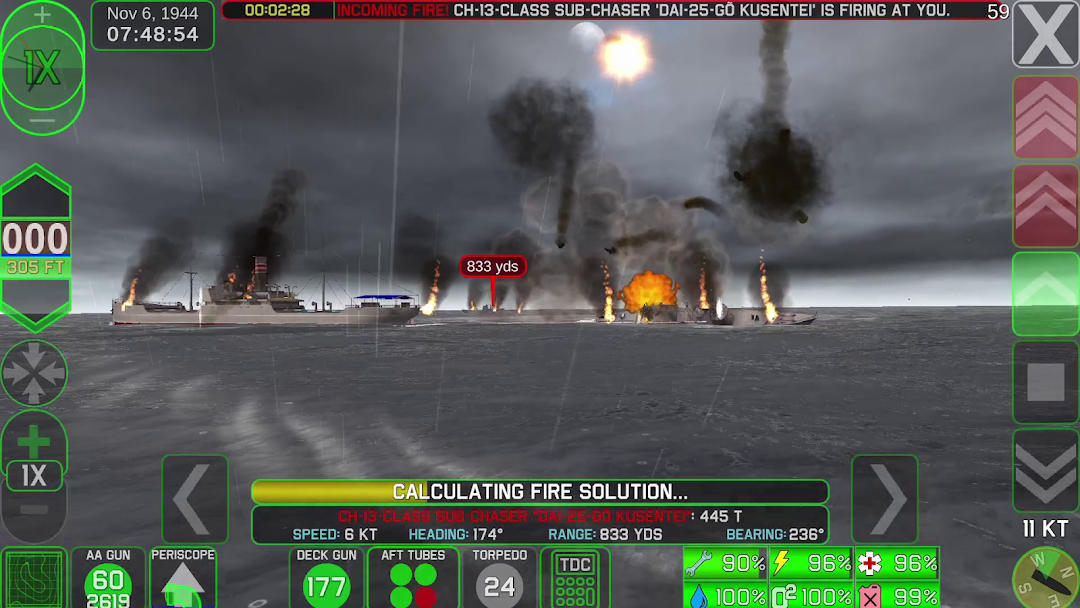The image size is (1080, 608).
Task: Engage reverse with the down-chevron button
Action: 1045,469
